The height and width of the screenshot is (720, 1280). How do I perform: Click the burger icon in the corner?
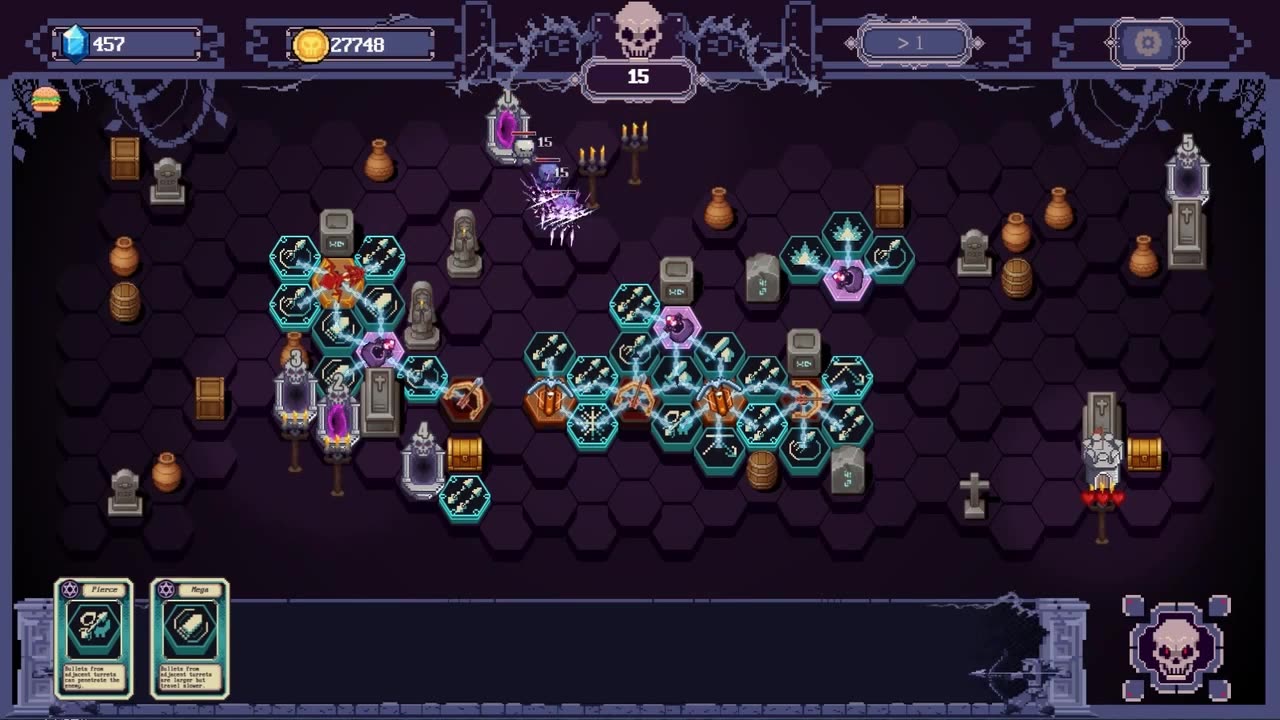pyautogui.click(x=46, y=99)
